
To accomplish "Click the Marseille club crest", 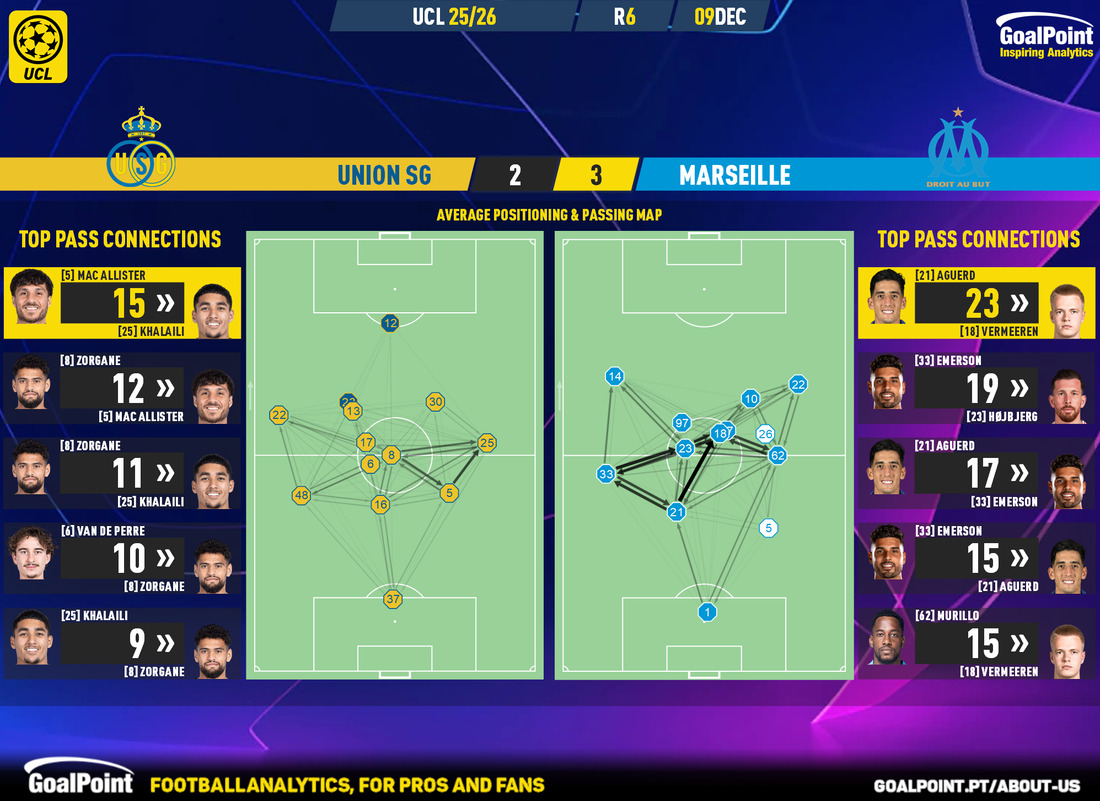I will point(957,150).
